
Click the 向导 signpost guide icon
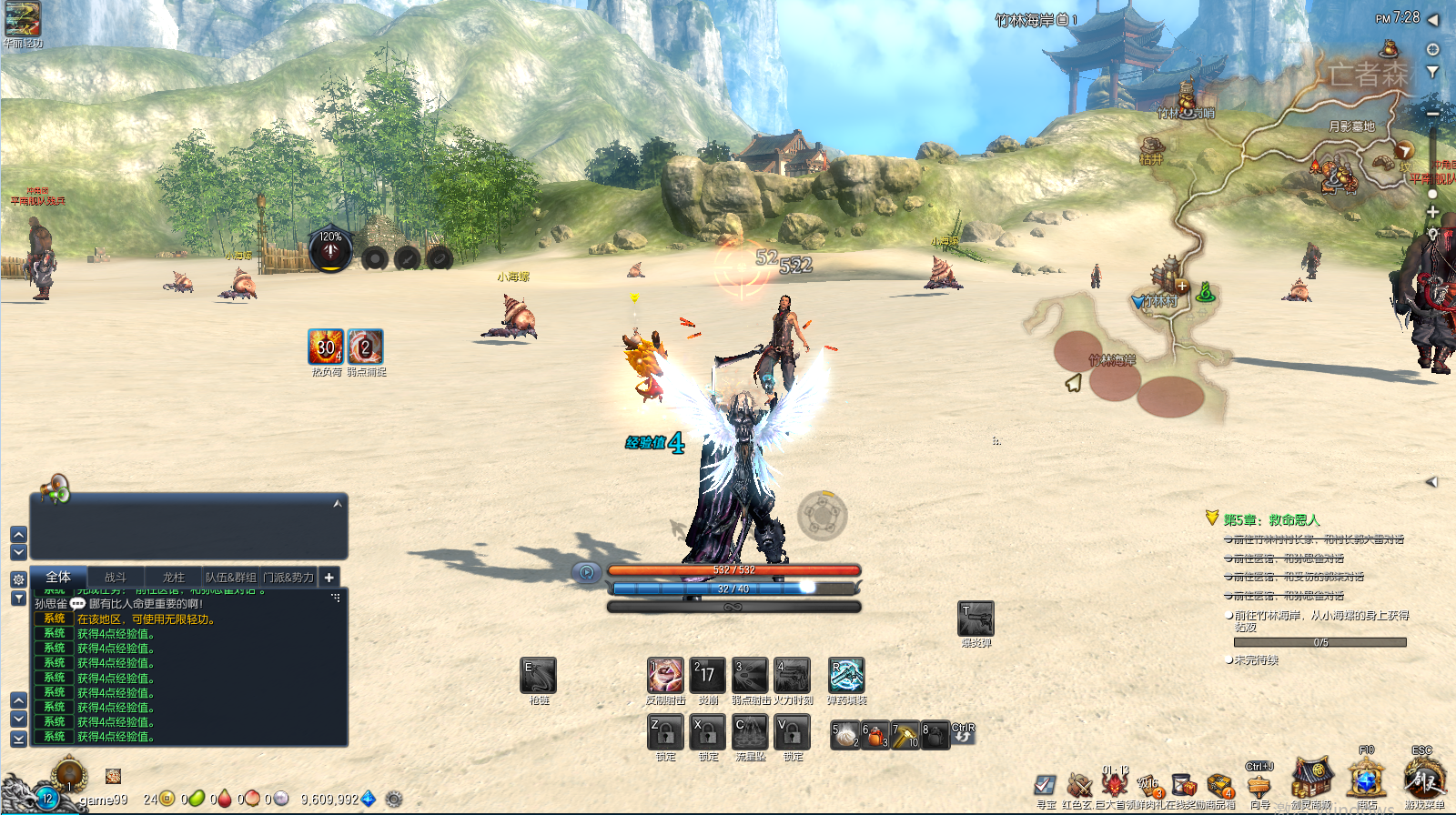click(1259, 784)
